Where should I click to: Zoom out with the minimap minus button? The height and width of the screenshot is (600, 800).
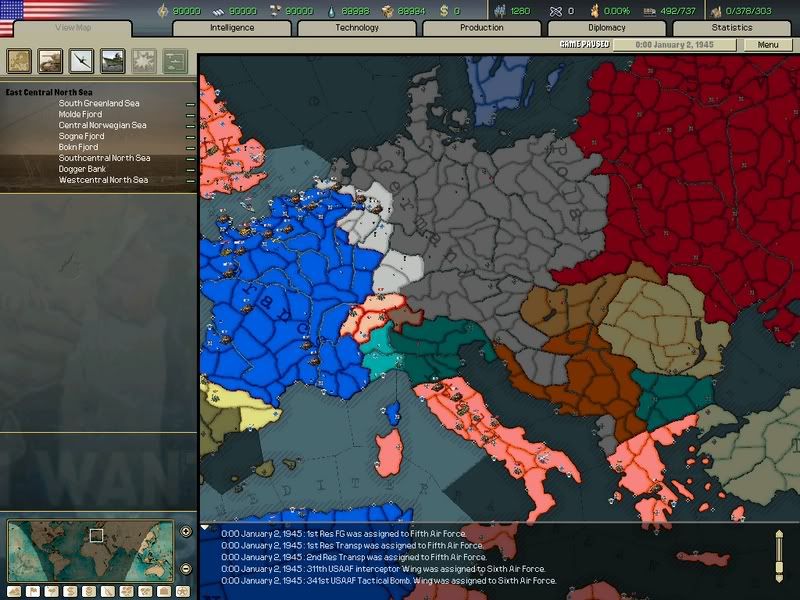186,569
